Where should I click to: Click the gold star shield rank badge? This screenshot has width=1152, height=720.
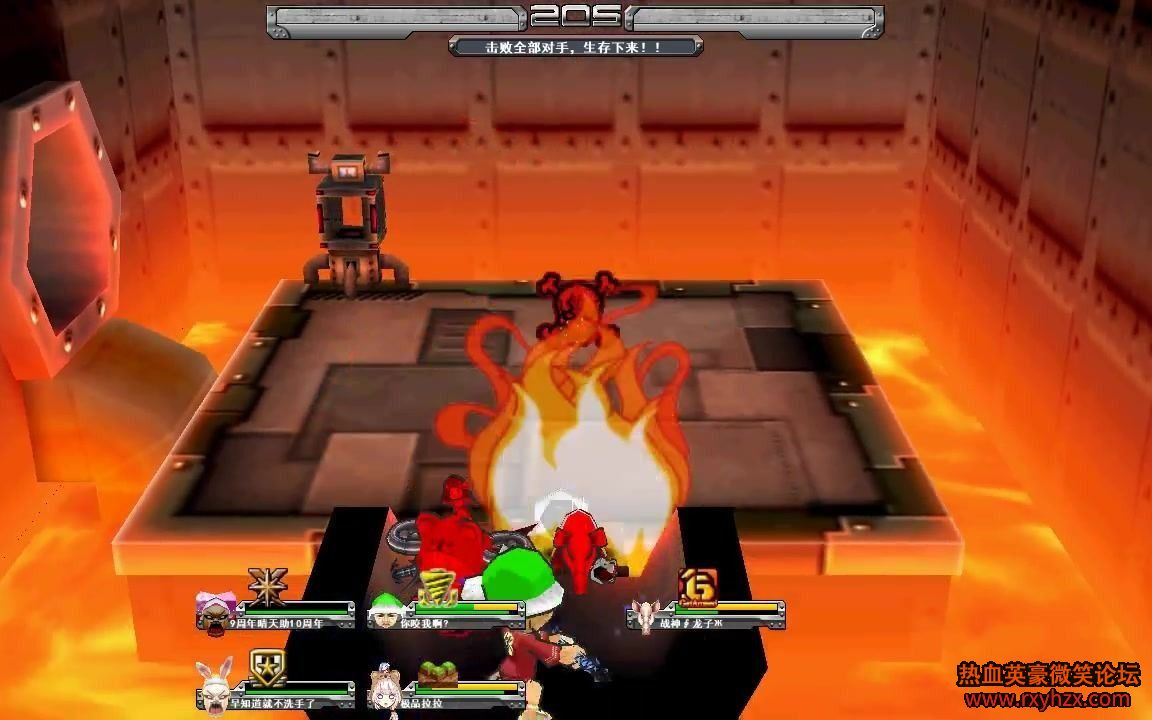267,667
